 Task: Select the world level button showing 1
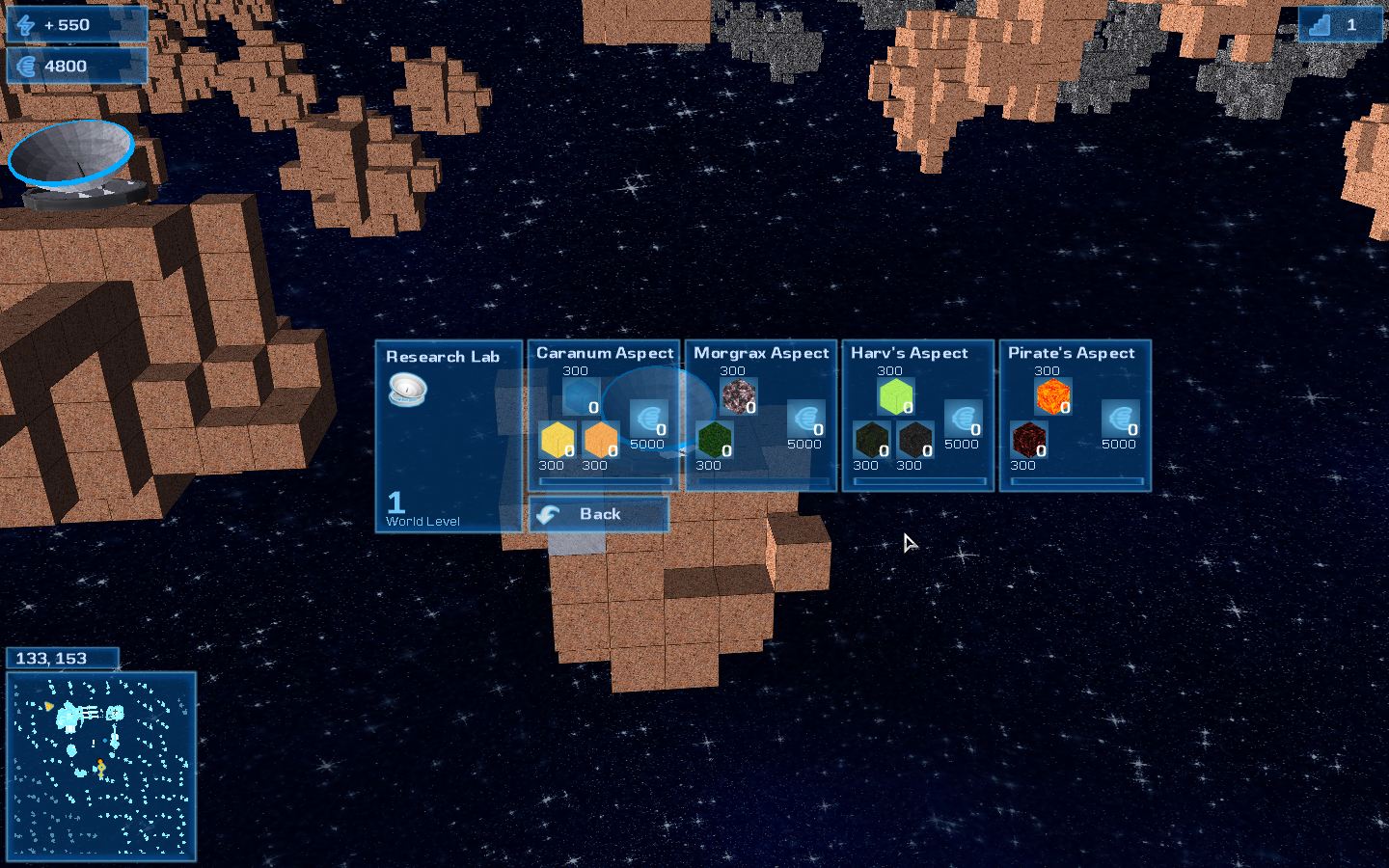(x=1340, y=25)
